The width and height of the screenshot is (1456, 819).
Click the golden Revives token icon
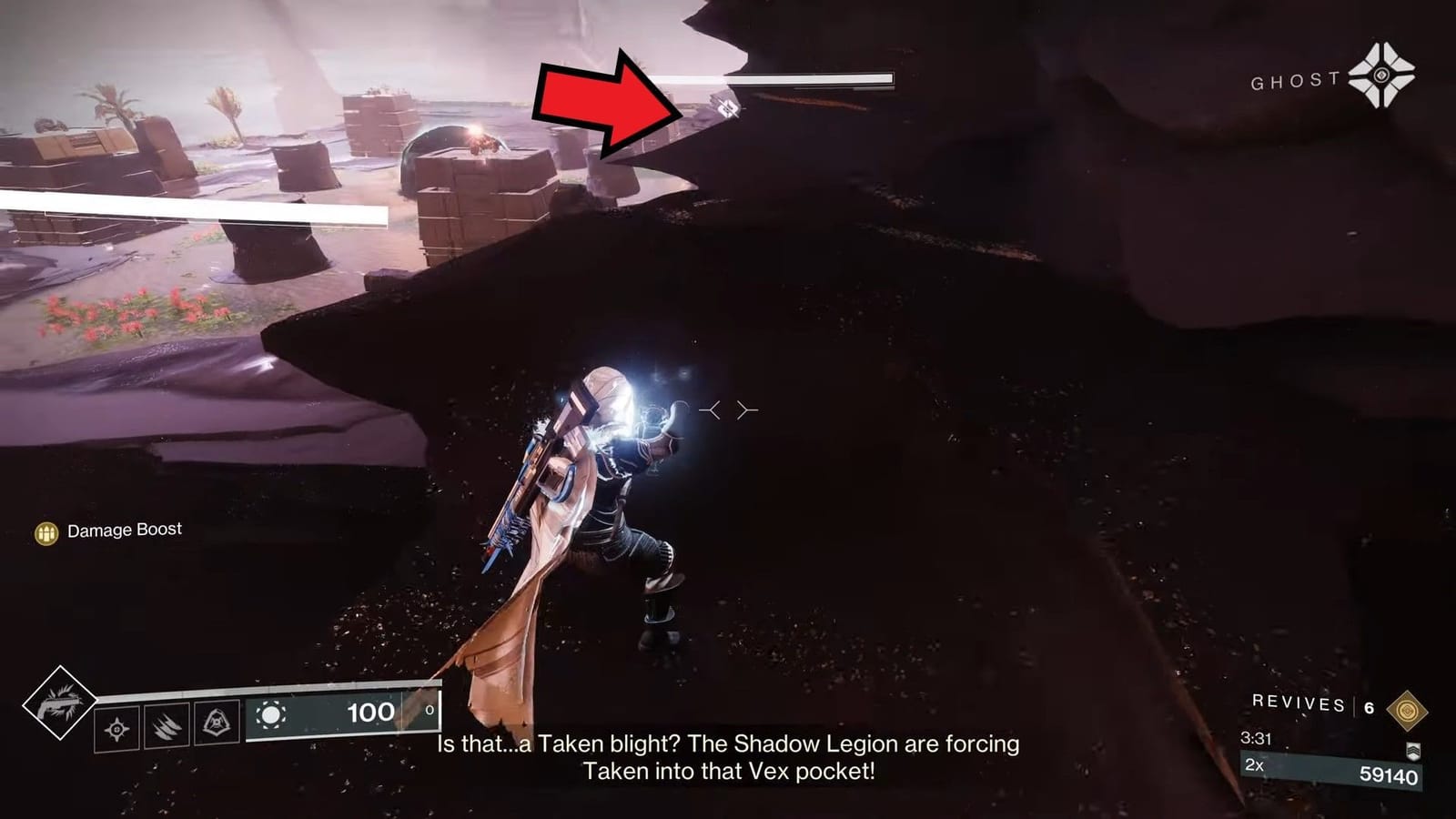[x=1407, y=709]
